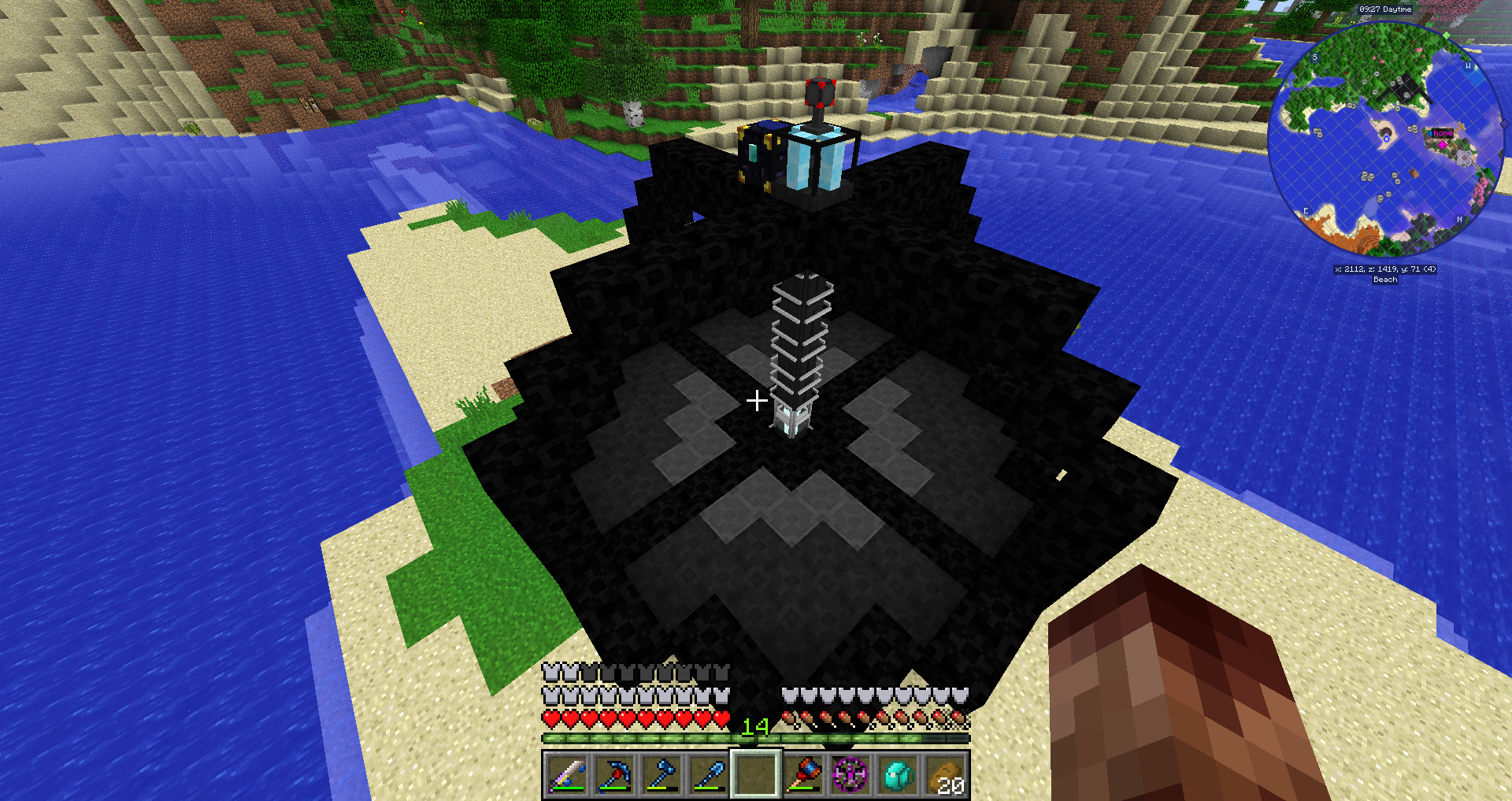
Task: Click the circular minimap
Action: 1385,139
